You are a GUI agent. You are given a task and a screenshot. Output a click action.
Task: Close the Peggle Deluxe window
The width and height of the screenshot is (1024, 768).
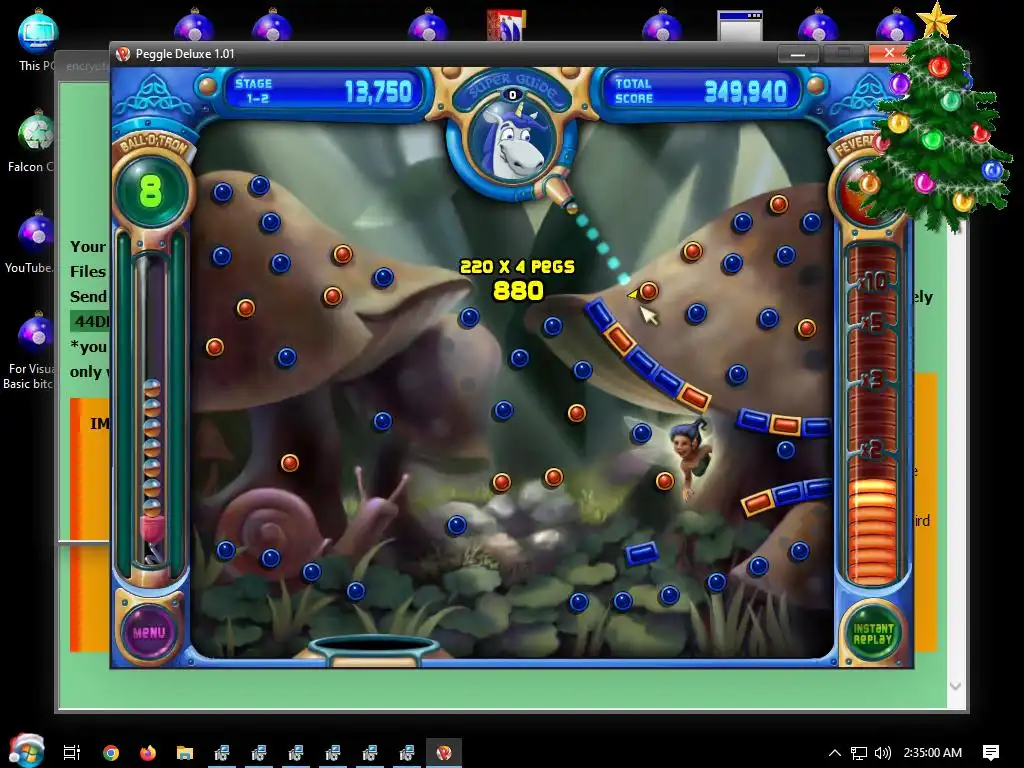pyautogui.click(x=887, y=54)
